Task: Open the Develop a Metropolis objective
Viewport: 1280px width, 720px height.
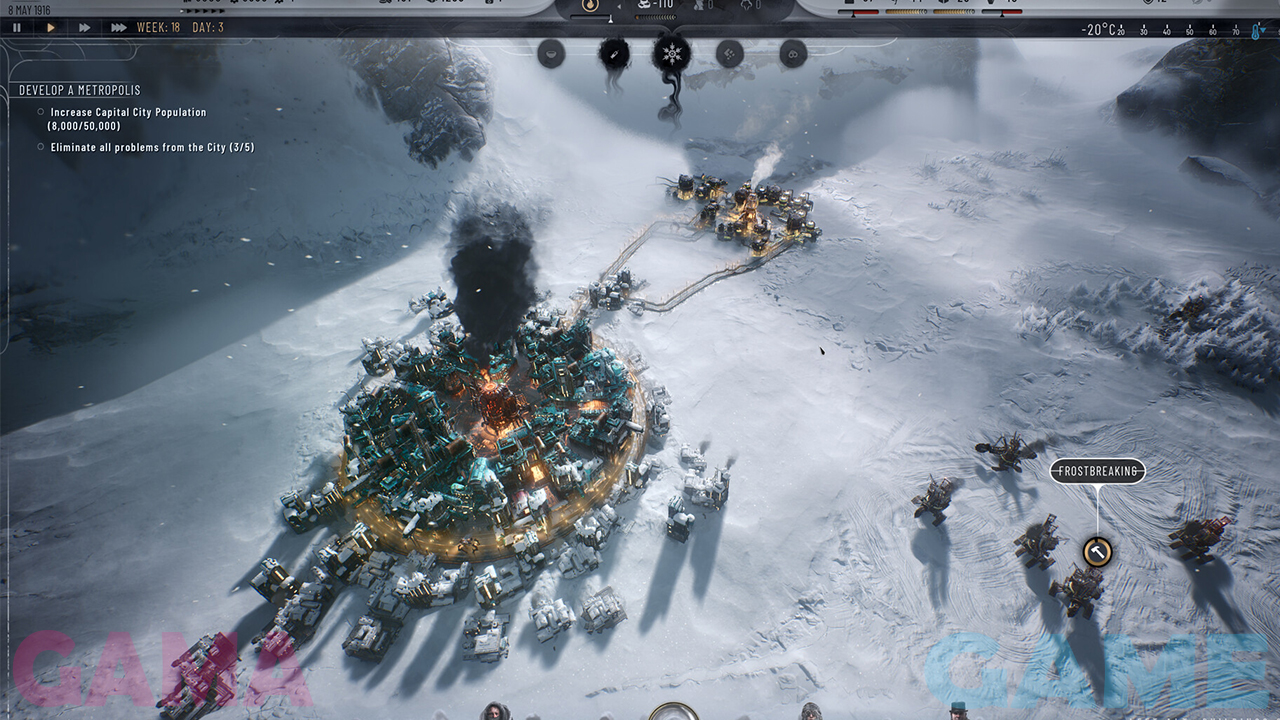Action: (80, 90)
